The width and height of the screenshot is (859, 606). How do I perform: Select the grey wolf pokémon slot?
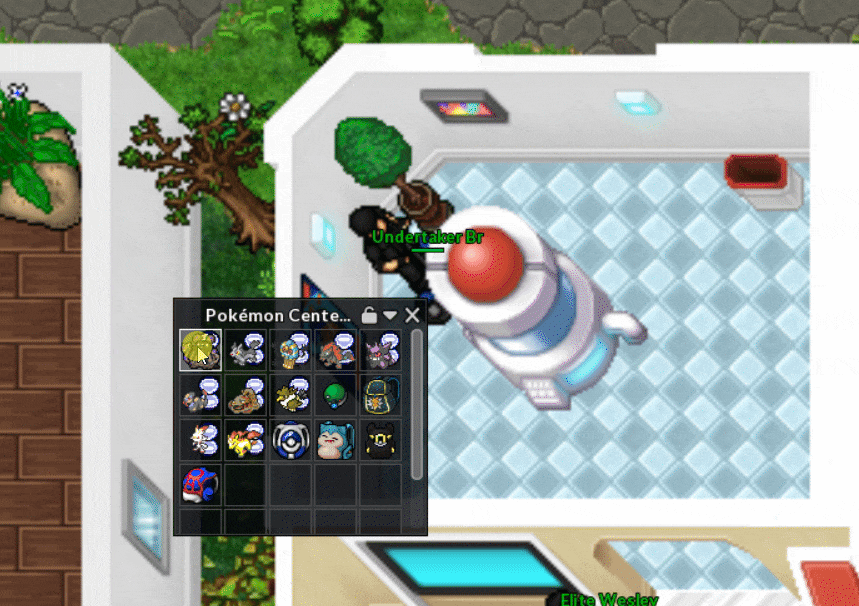[245, 350]
